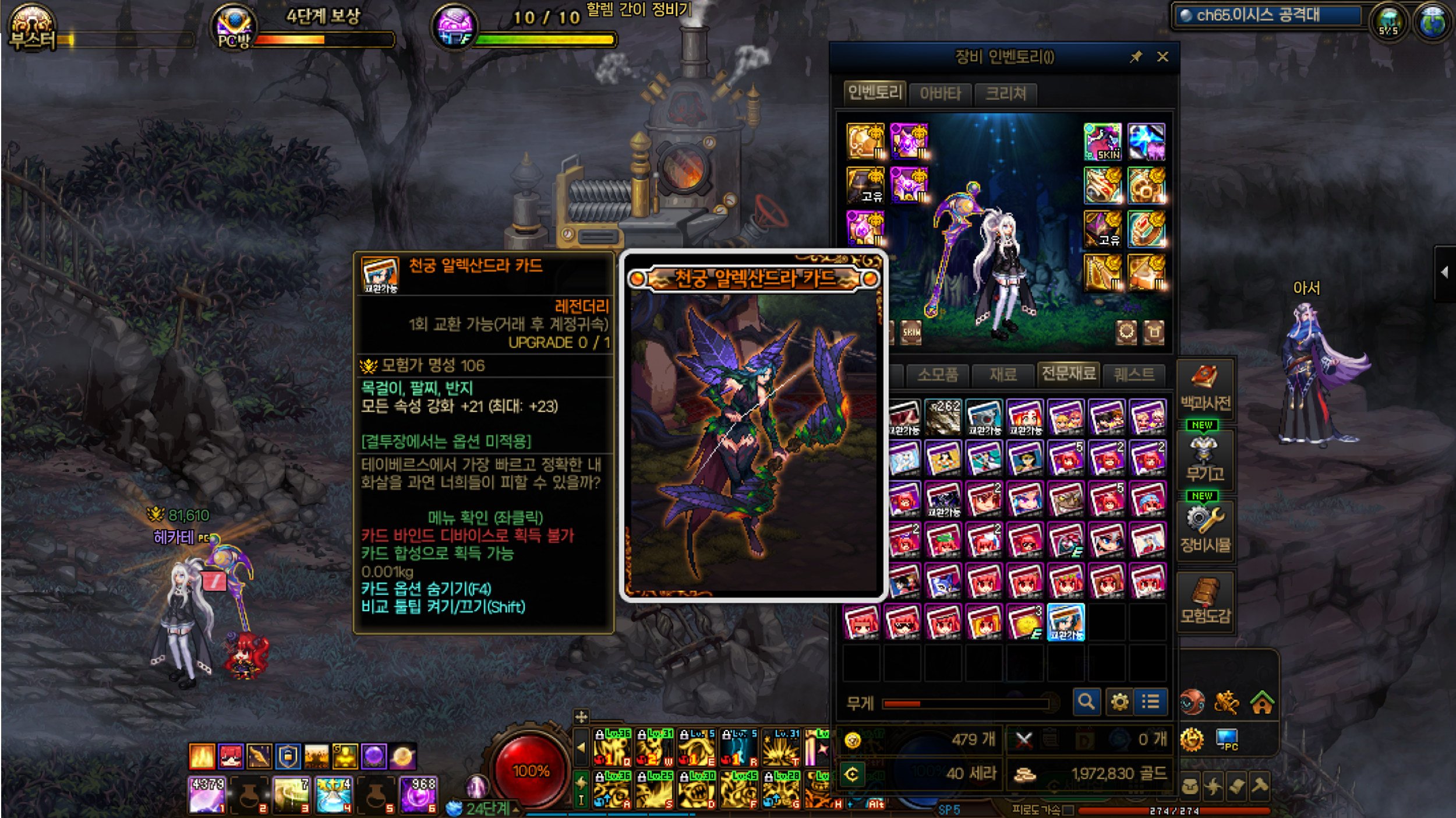1456x818 pixels.
Task: Switch to the 아바타 tab
Action: point(940,93)
